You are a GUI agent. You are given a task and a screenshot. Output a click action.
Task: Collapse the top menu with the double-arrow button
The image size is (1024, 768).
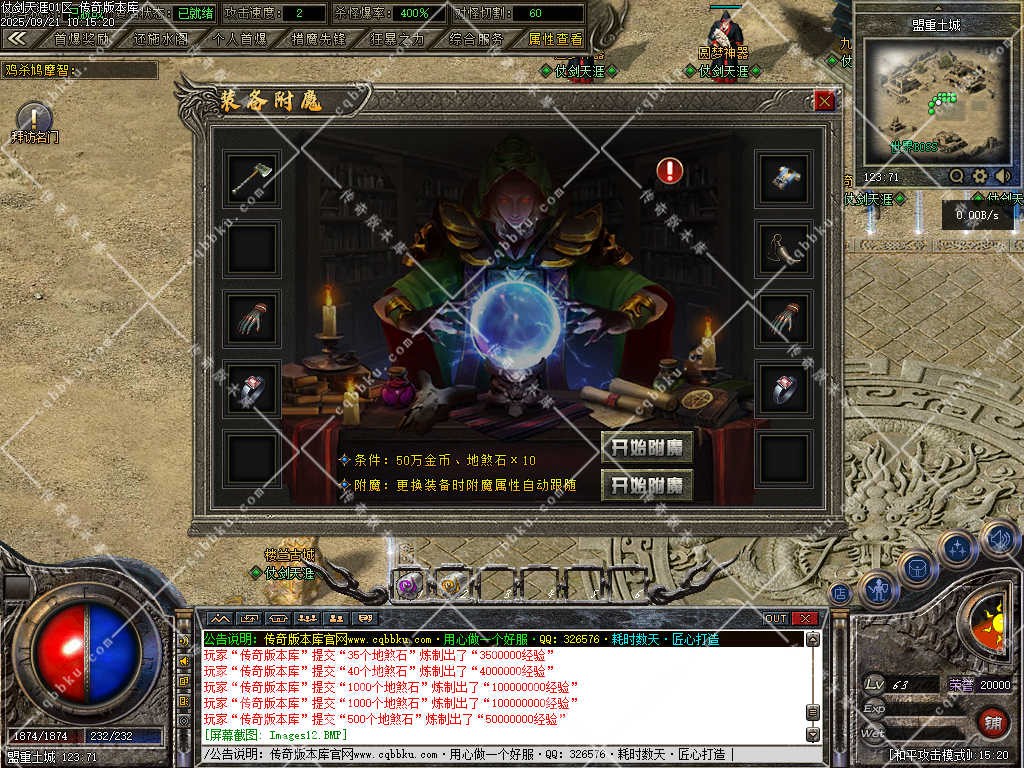tap(17, 38)
